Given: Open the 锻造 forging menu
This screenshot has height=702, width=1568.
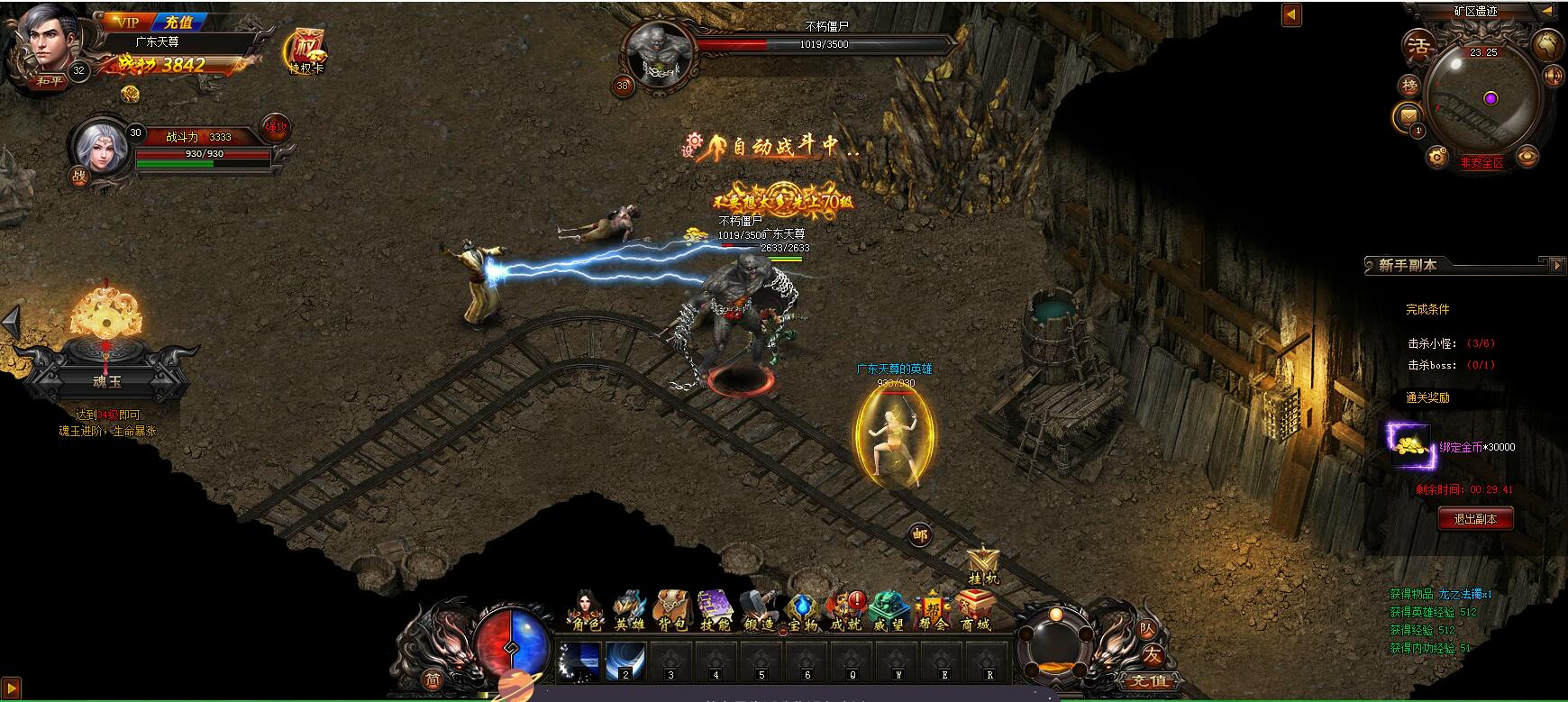Looking at the screenshot, I should (x=759, y=609).
